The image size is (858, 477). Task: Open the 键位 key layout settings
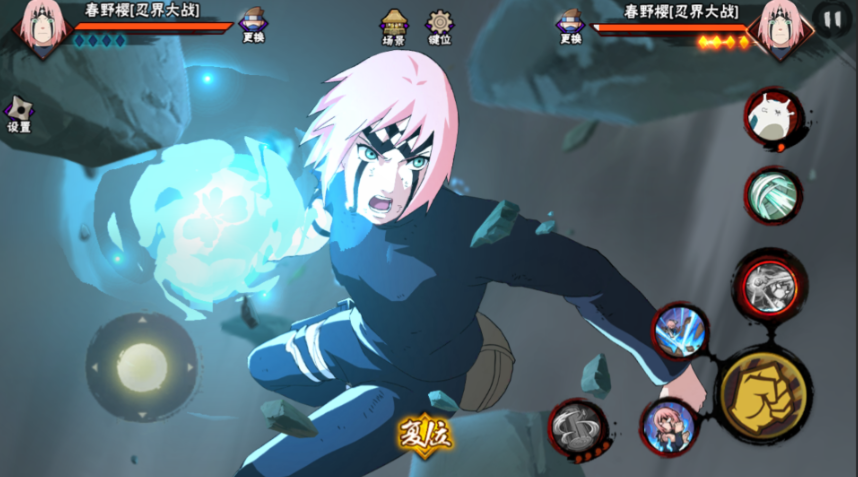(x=439, y=26)
